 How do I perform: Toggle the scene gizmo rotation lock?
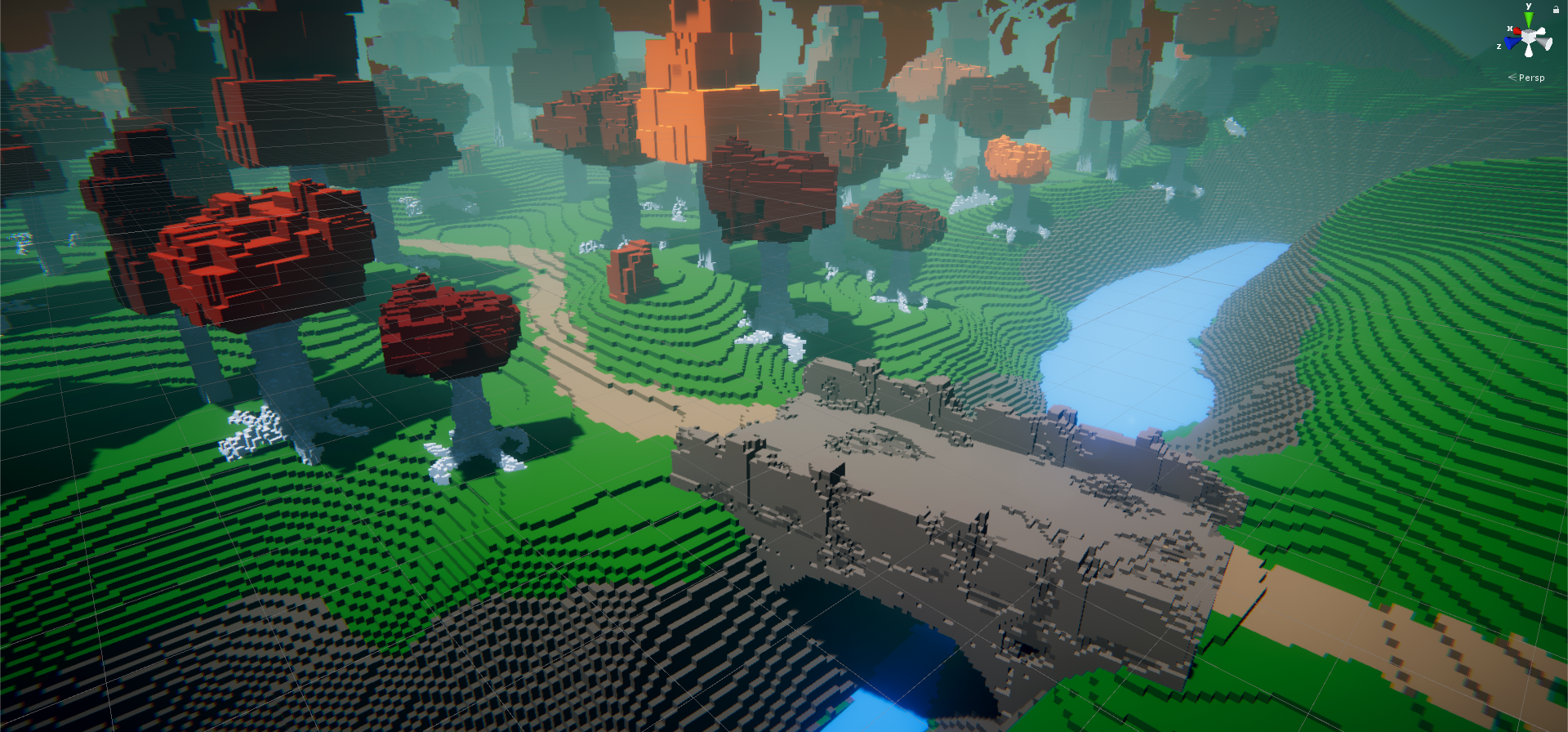tap(1556, 9)
